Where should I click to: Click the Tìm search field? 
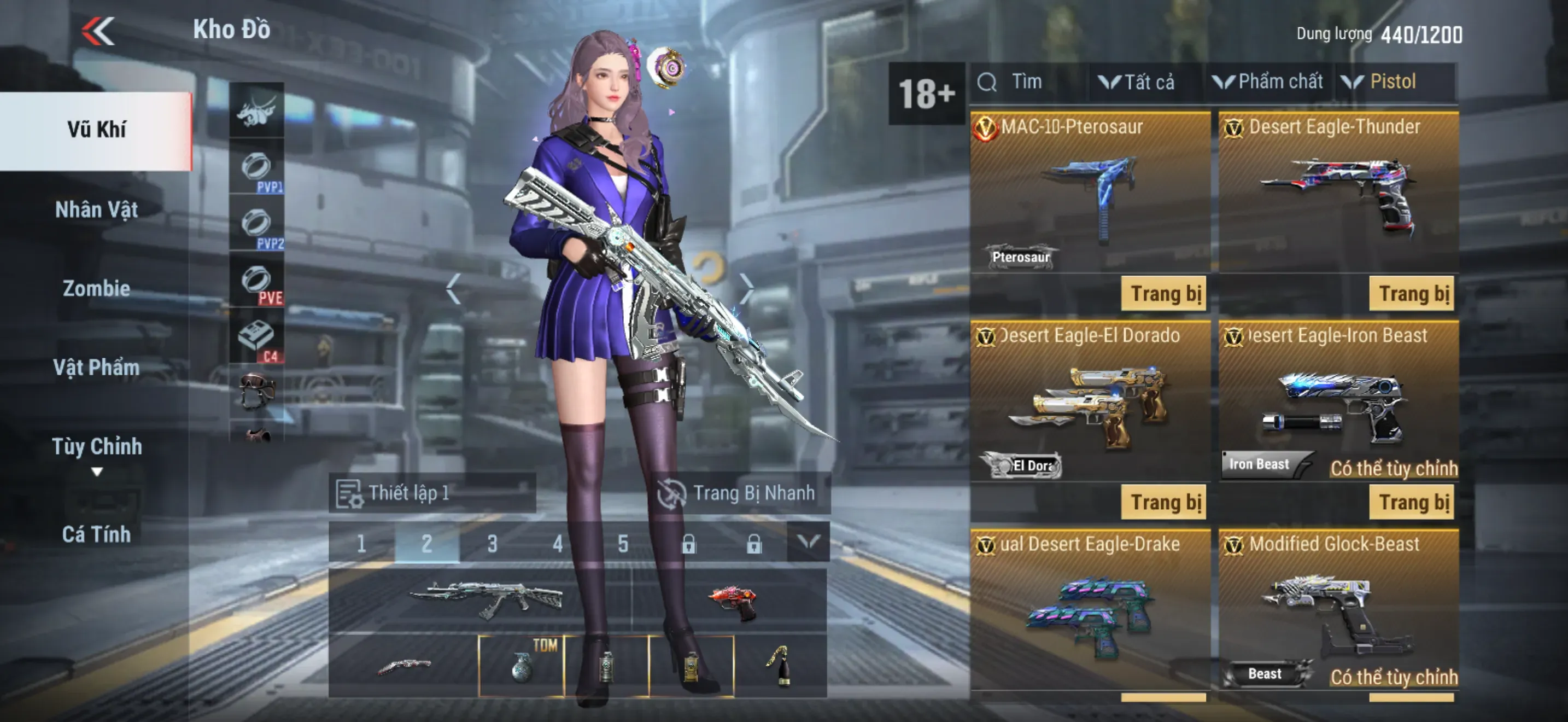pyautogui.click(x=1029, y=82)
